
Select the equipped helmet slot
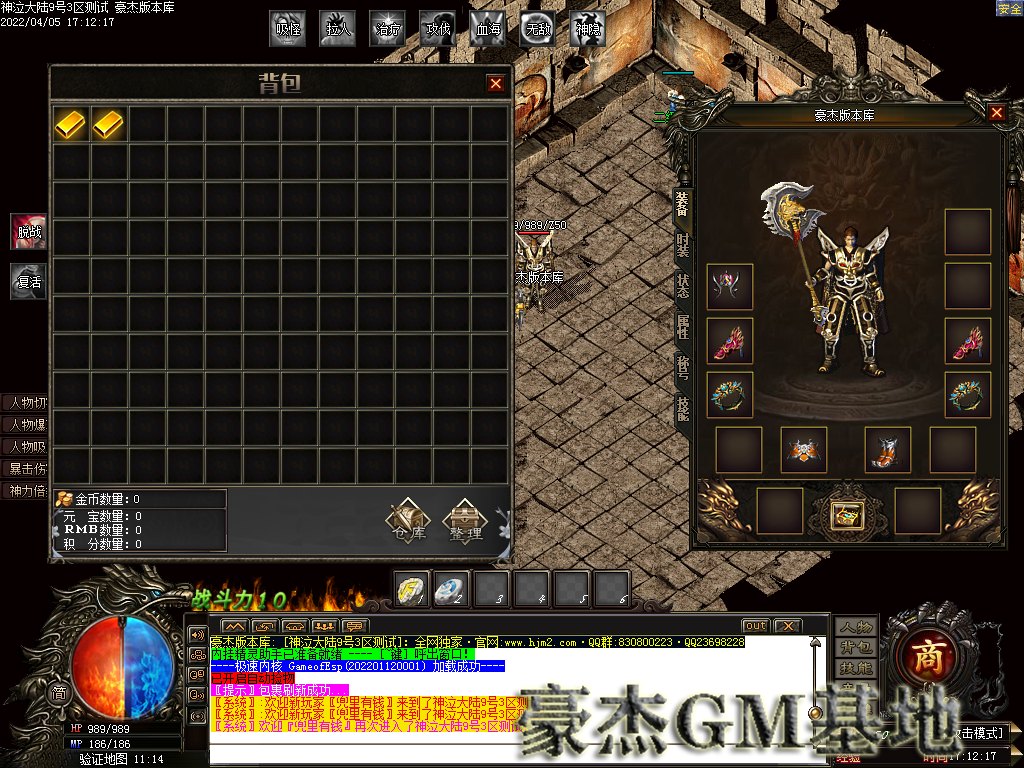[729, 287]
